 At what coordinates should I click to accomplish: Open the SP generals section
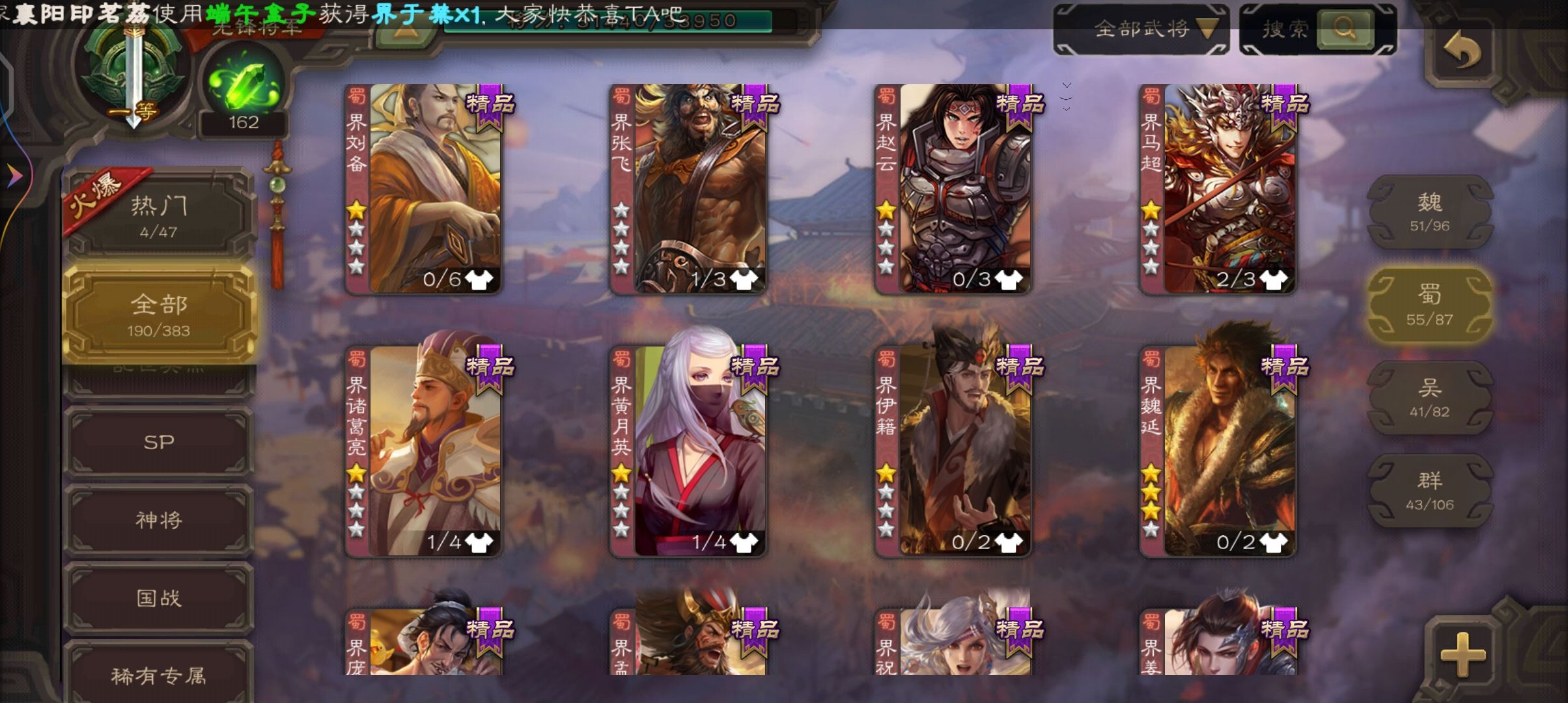tap(159, 441)
